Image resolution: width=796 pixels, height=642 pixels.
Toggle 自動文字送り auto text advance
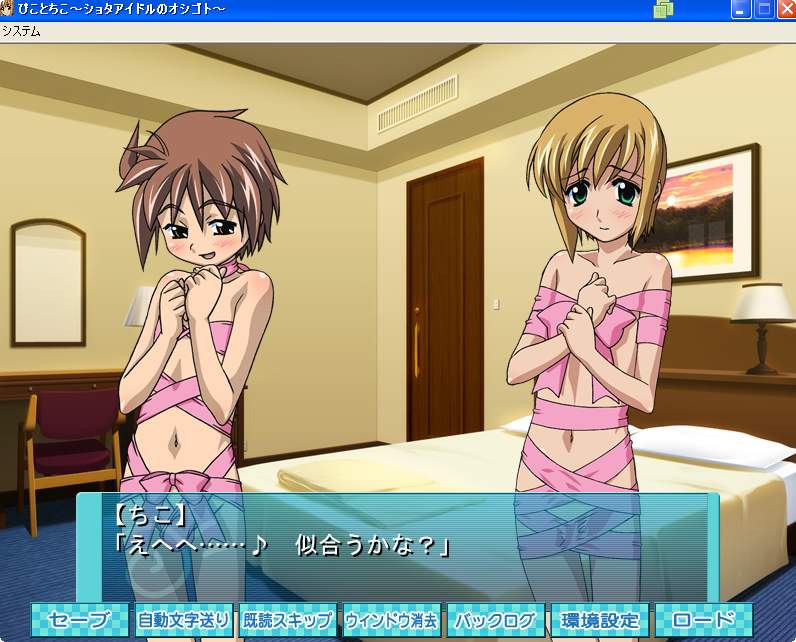point(184,620)
